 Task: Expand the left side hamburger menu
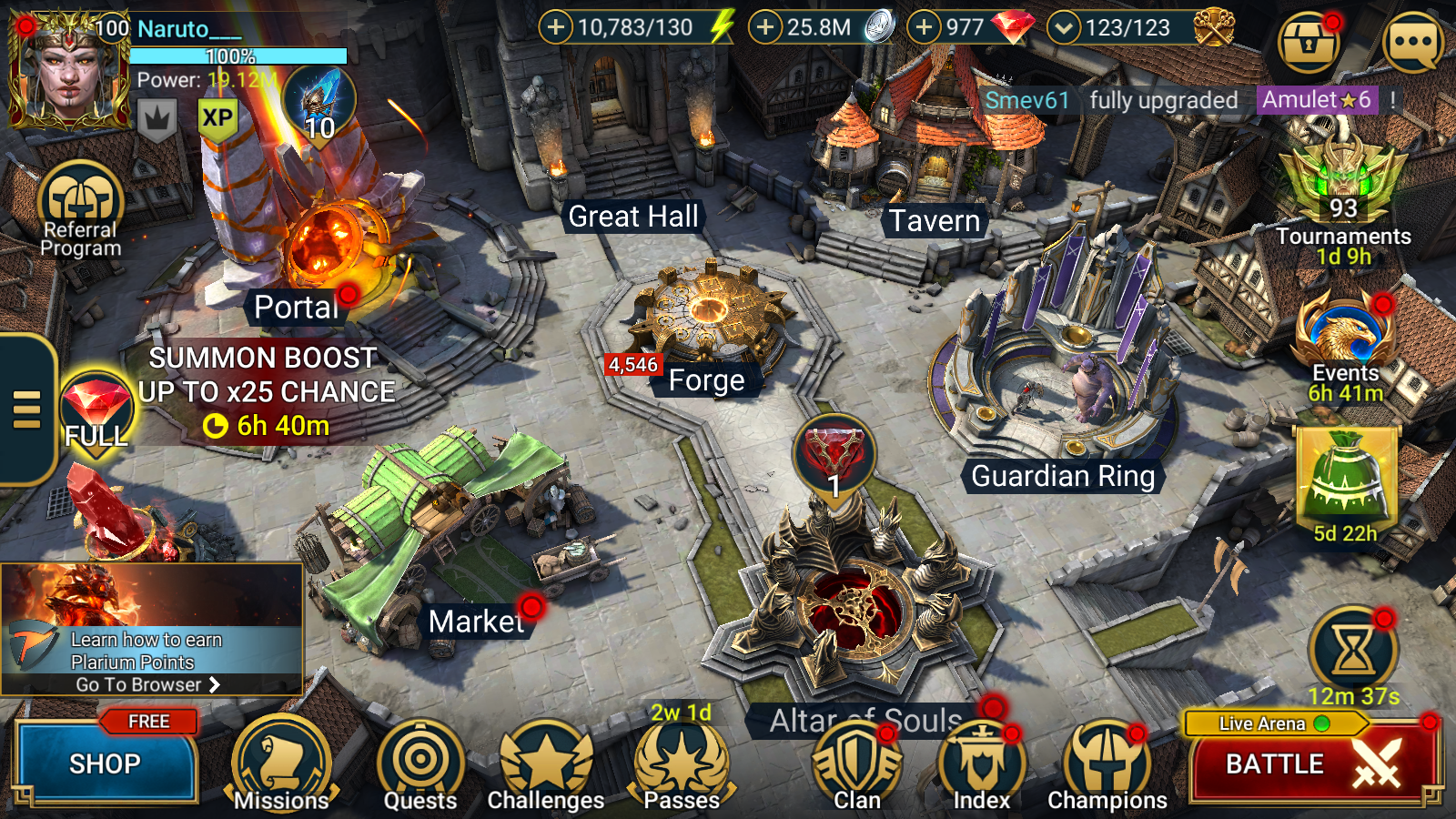27,409
